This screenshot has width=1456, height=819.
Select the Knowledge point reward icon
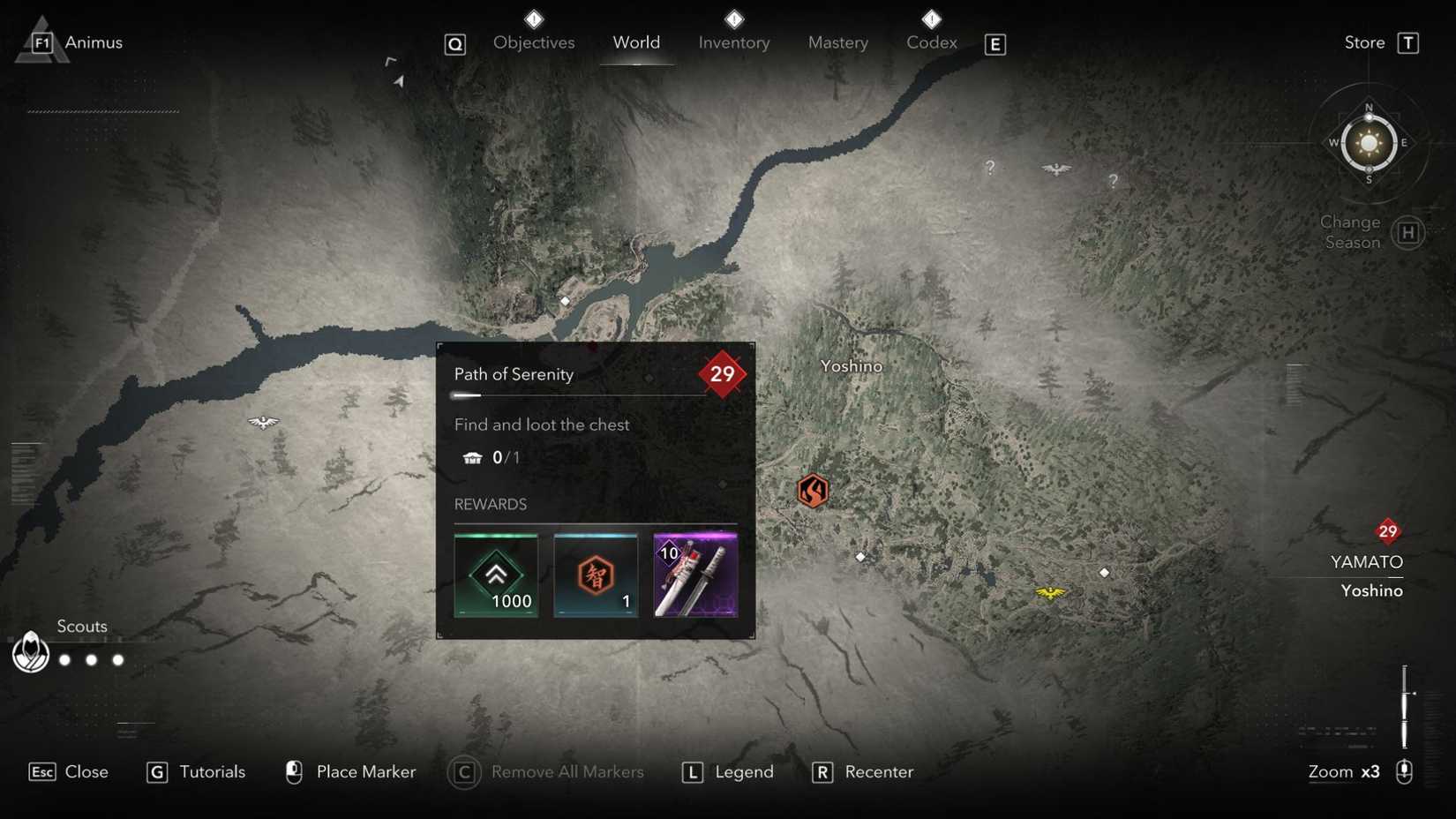pyautogui.click(x=596, y=576)
